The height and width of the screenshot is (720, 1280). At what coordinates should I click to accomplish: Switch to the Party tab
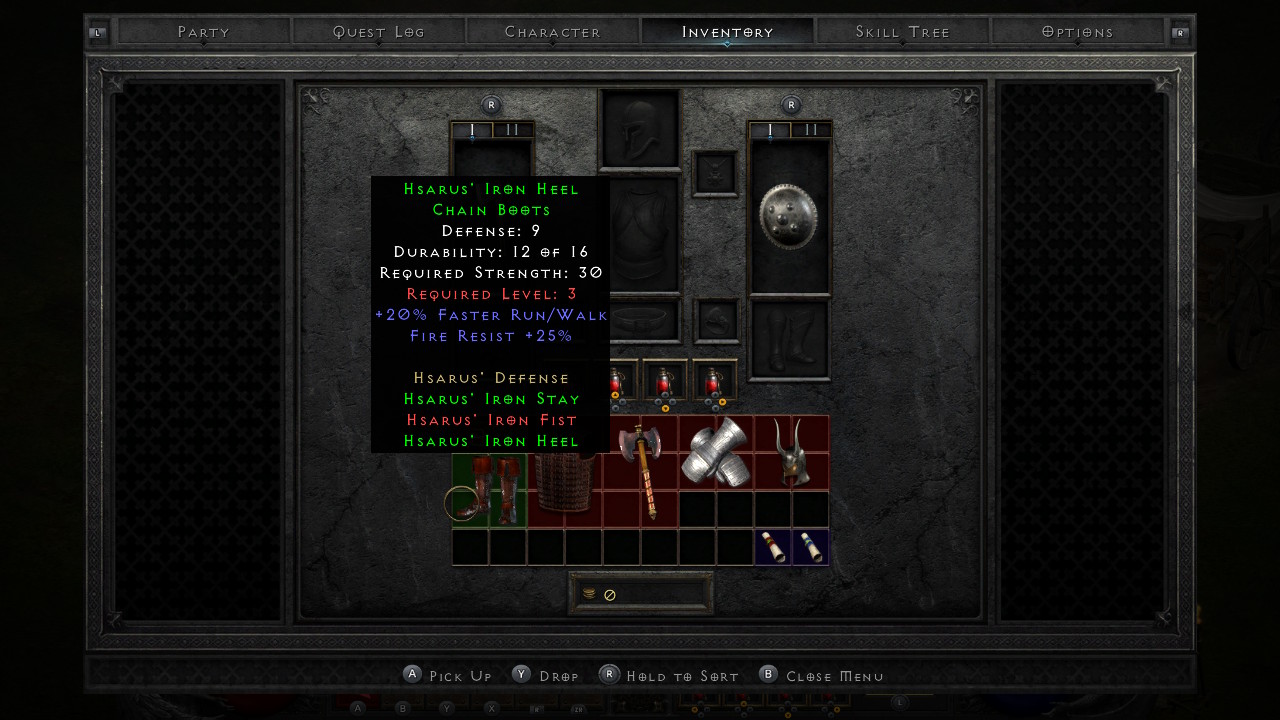pos(204,32)
